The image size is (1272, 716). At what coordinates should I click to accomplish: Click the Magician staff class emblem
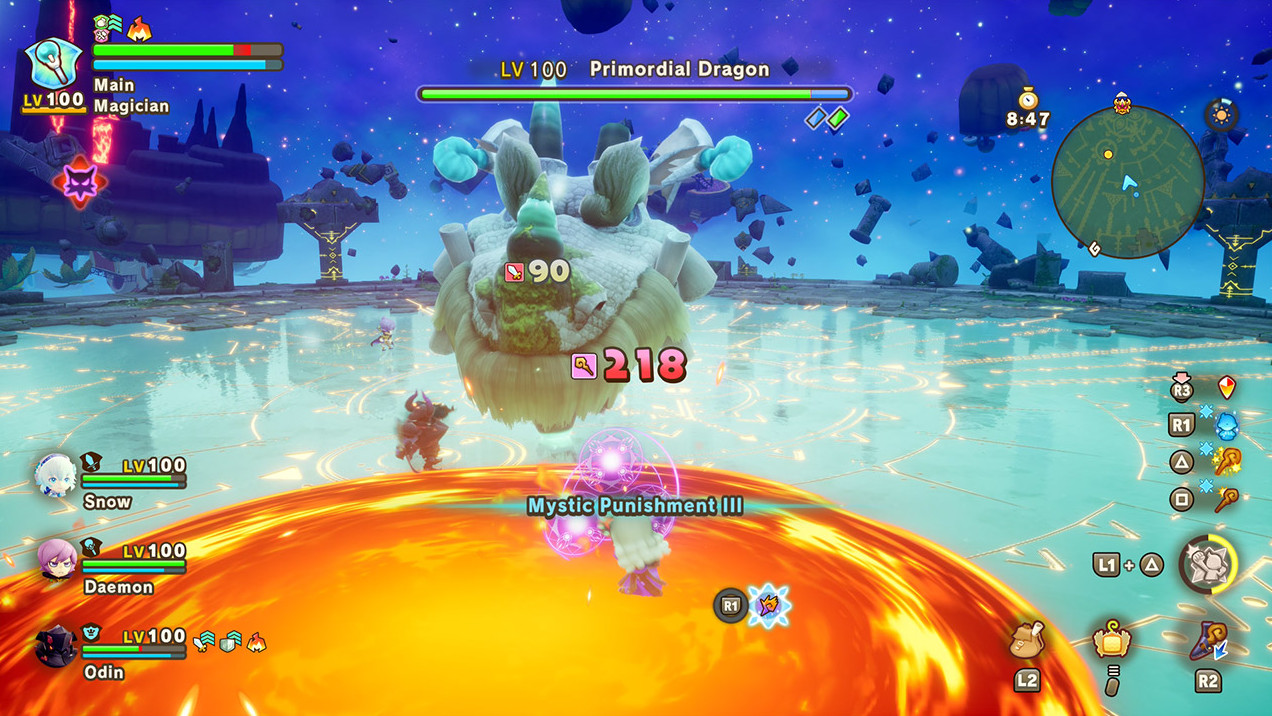pyautogui.click(x=50, y=64)
